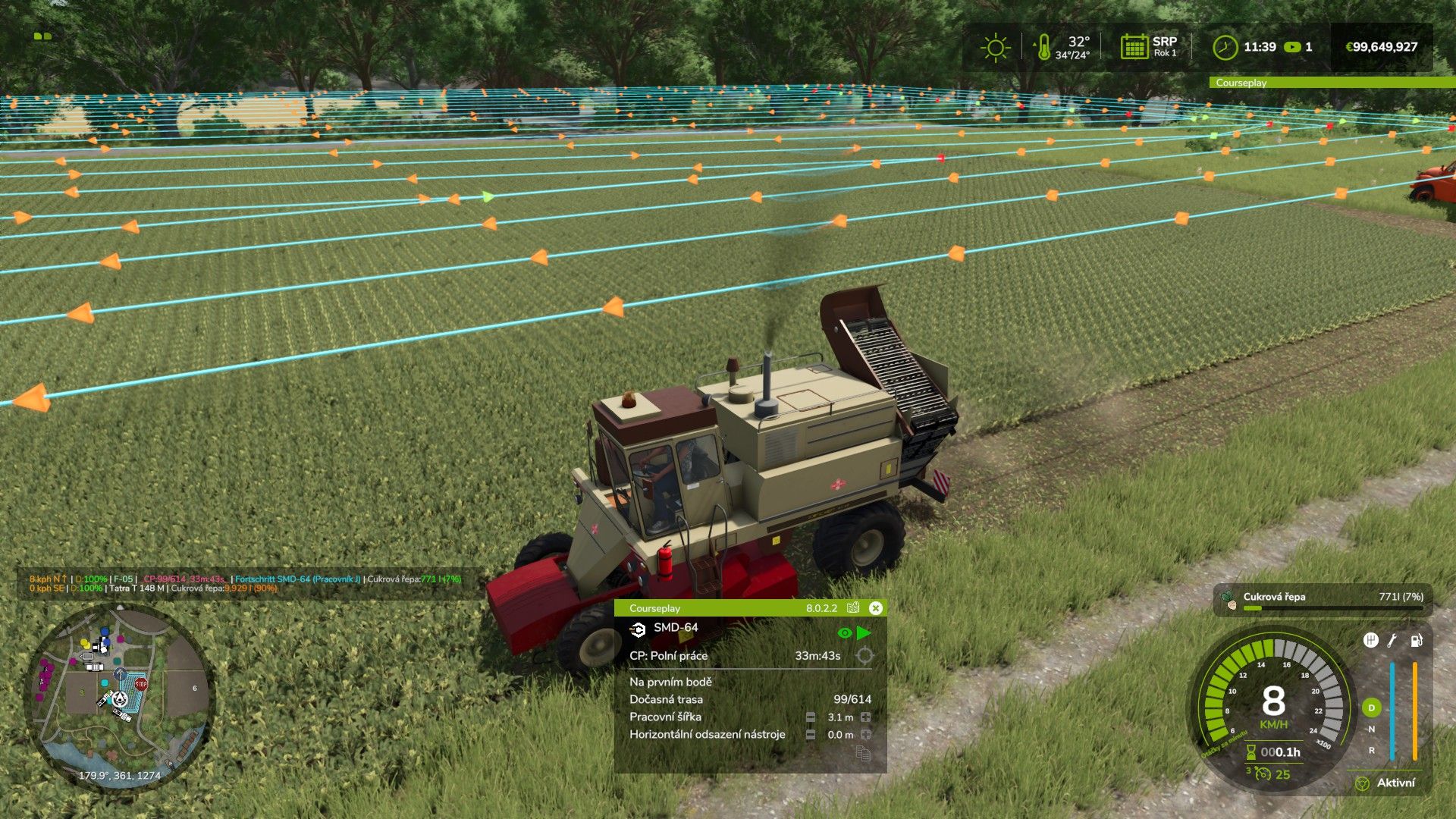Image resolution: width=1456 pixels, height=819 pixels.
Task: Open the course manager notebook icon in Courseplay header
Action: pyautogui.click(x=852, y=608)
